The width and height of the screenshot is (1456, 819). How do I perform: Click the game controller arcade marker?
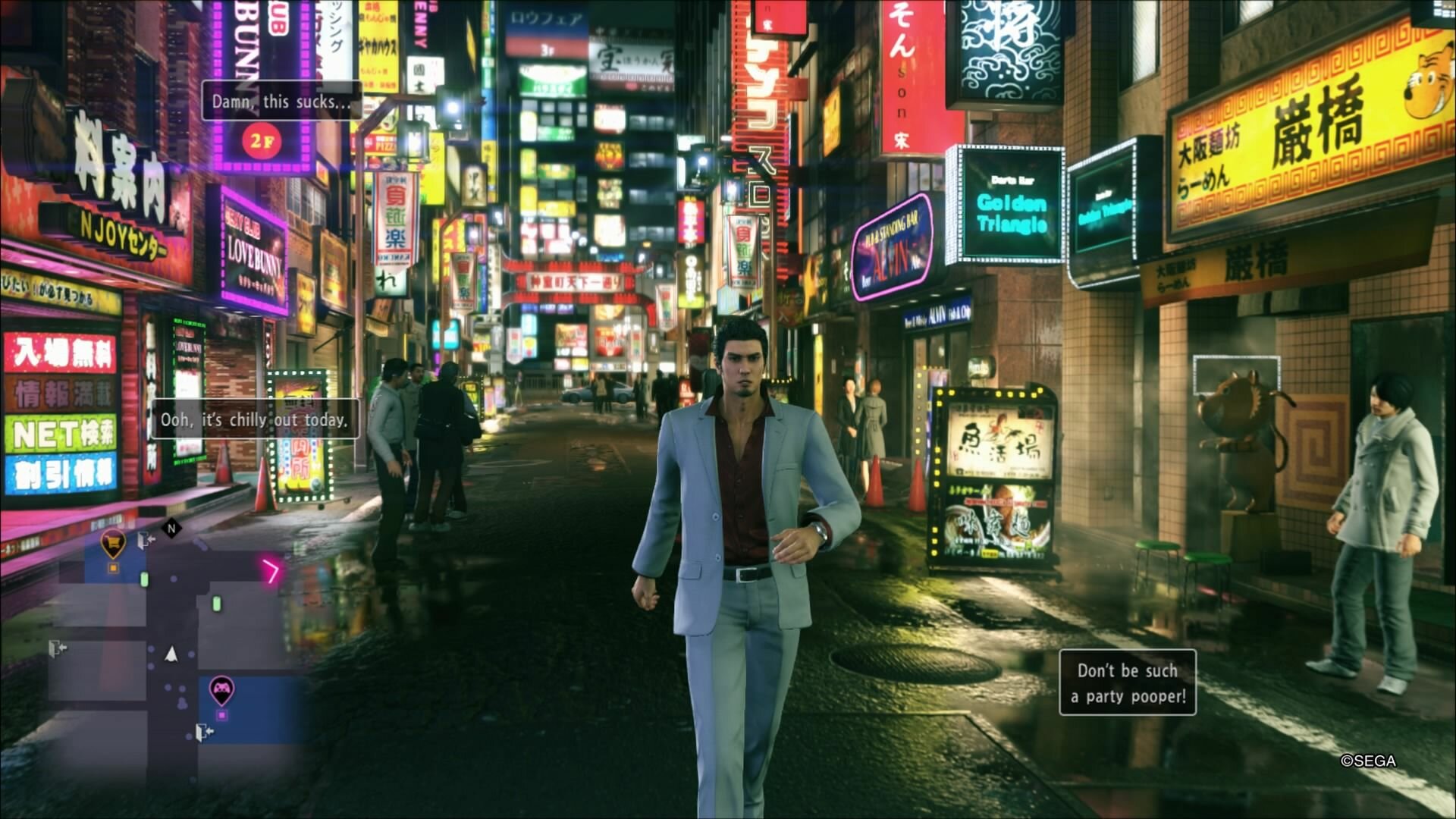(221, 689)
